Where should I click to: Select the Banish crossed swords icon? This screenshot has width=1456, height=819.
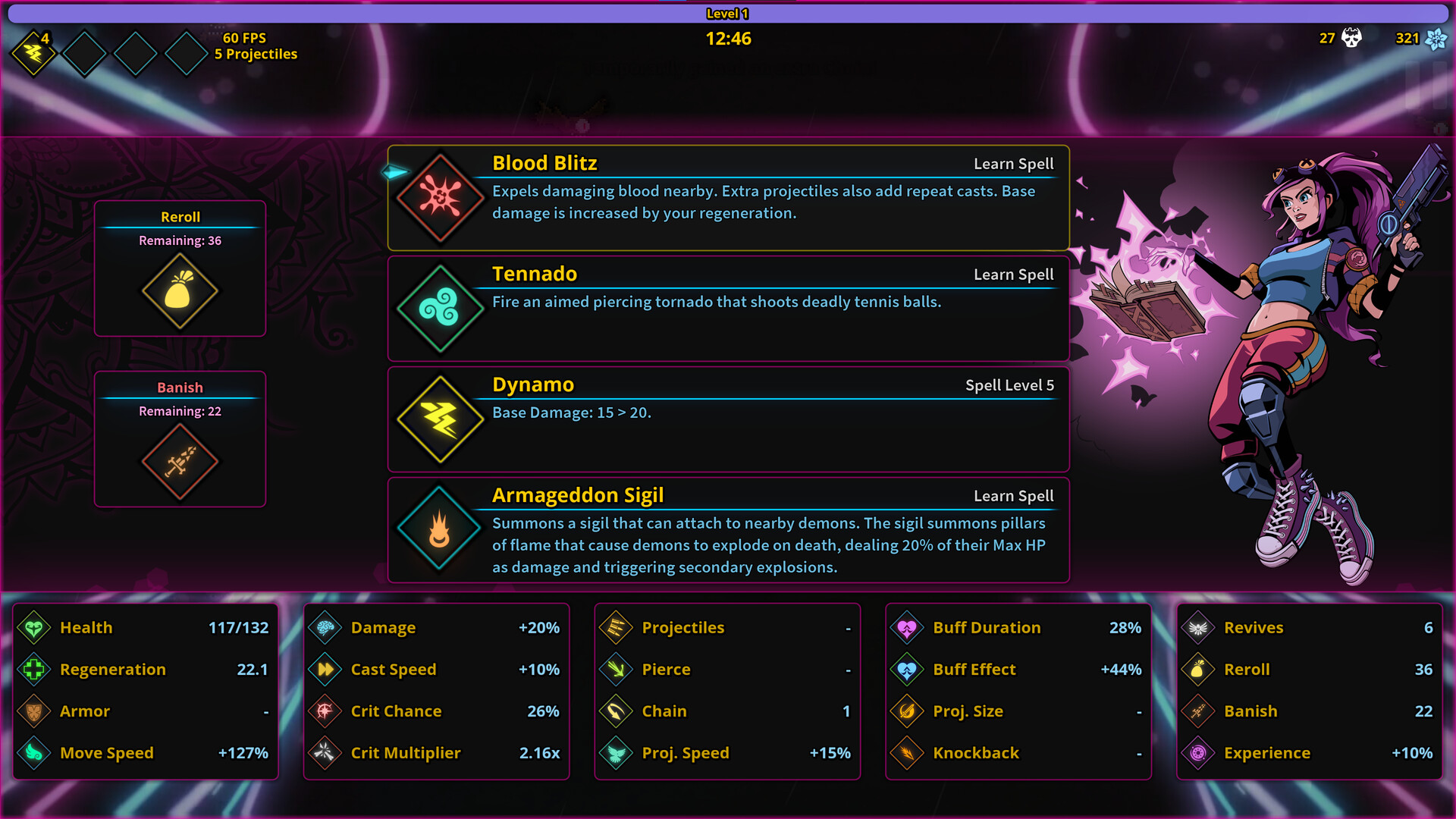(180, 461)
